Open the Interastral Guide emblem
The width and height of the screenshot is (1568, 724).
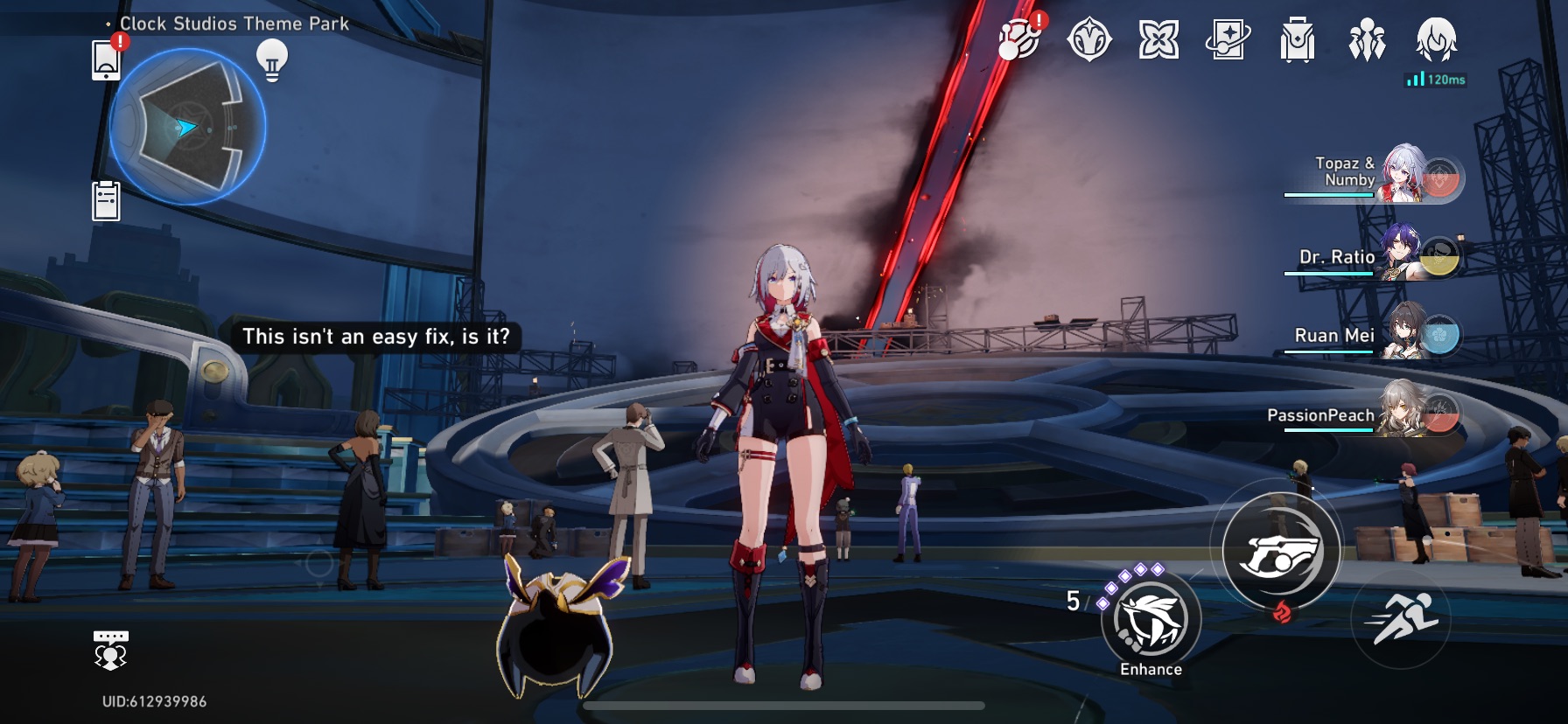coord(1088,39)
